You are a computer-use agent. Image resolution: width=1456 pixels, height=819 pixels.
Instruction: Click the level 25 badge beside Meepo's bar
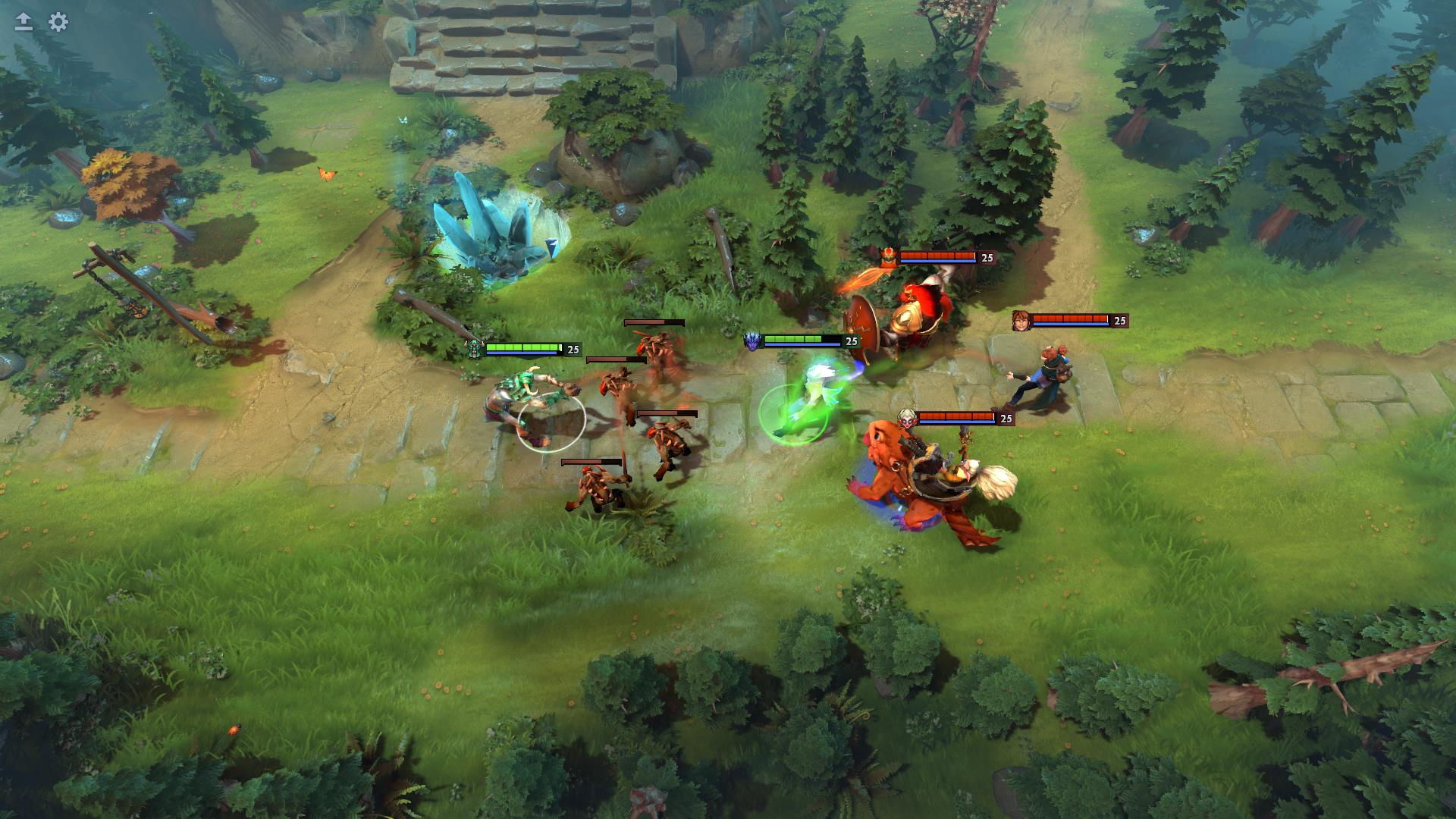(1119, 320)
